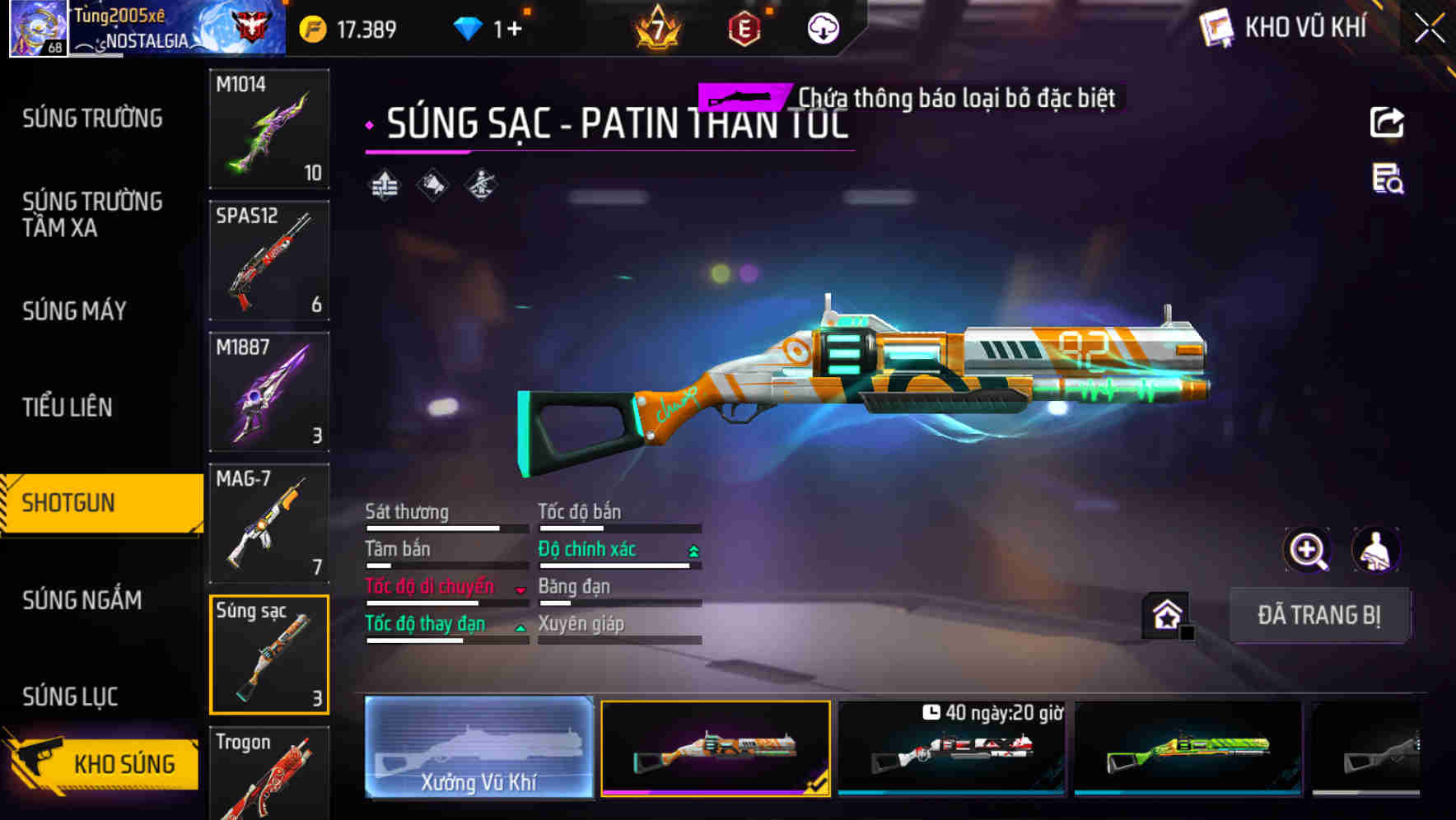Image resolution: width=1456 pixels, height=820 pixels.
Task: Choose the M1887 weapon tile
Action: (269, 392)
